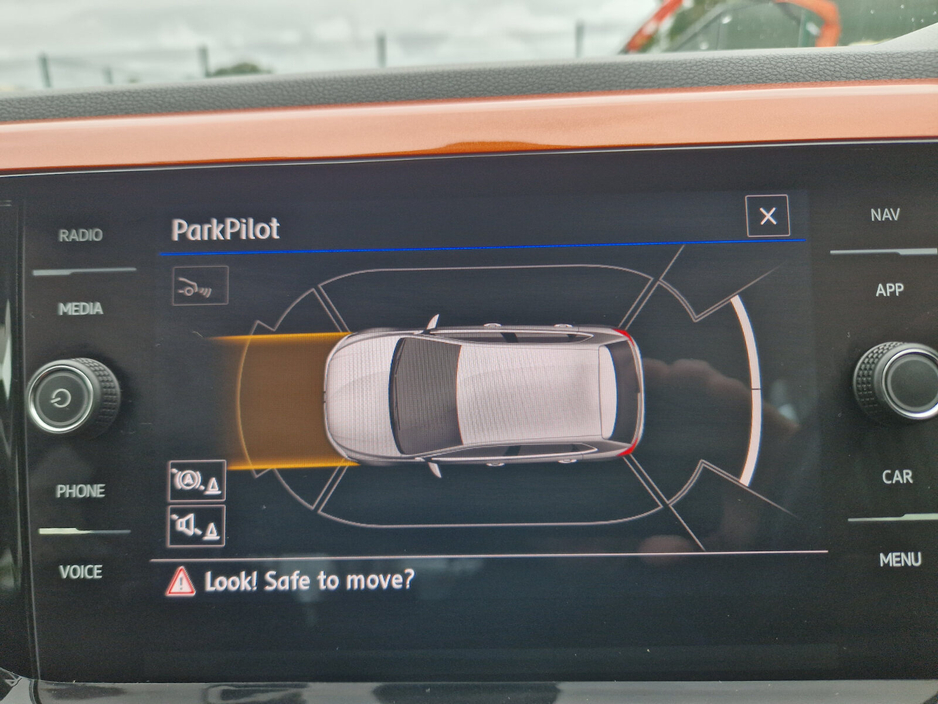Viewport: 938px width, 704px height.
Task: Open the RADIO menu
Action: click(80, 236)
